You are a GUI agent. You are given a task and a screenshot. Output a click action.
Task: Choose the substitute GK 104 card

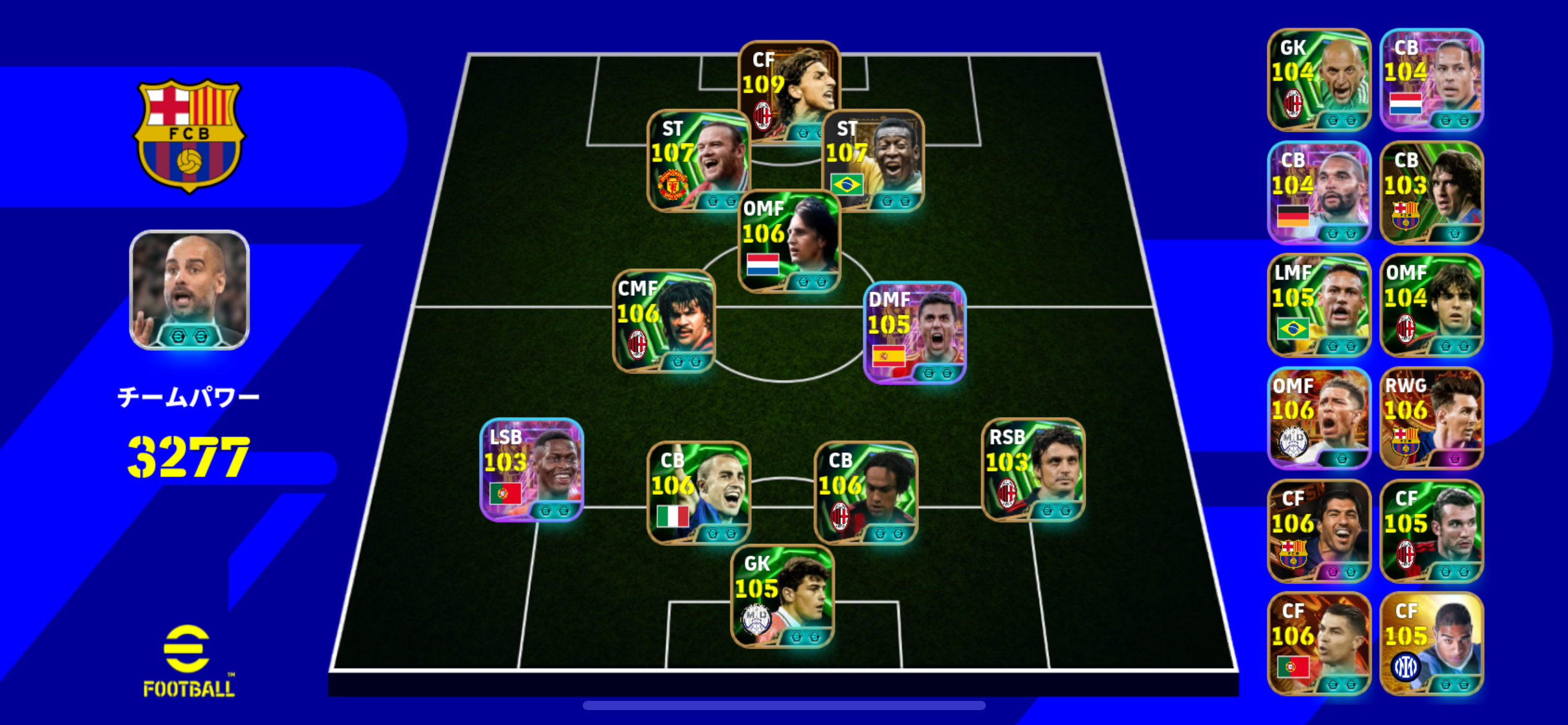pos(1319,80)
